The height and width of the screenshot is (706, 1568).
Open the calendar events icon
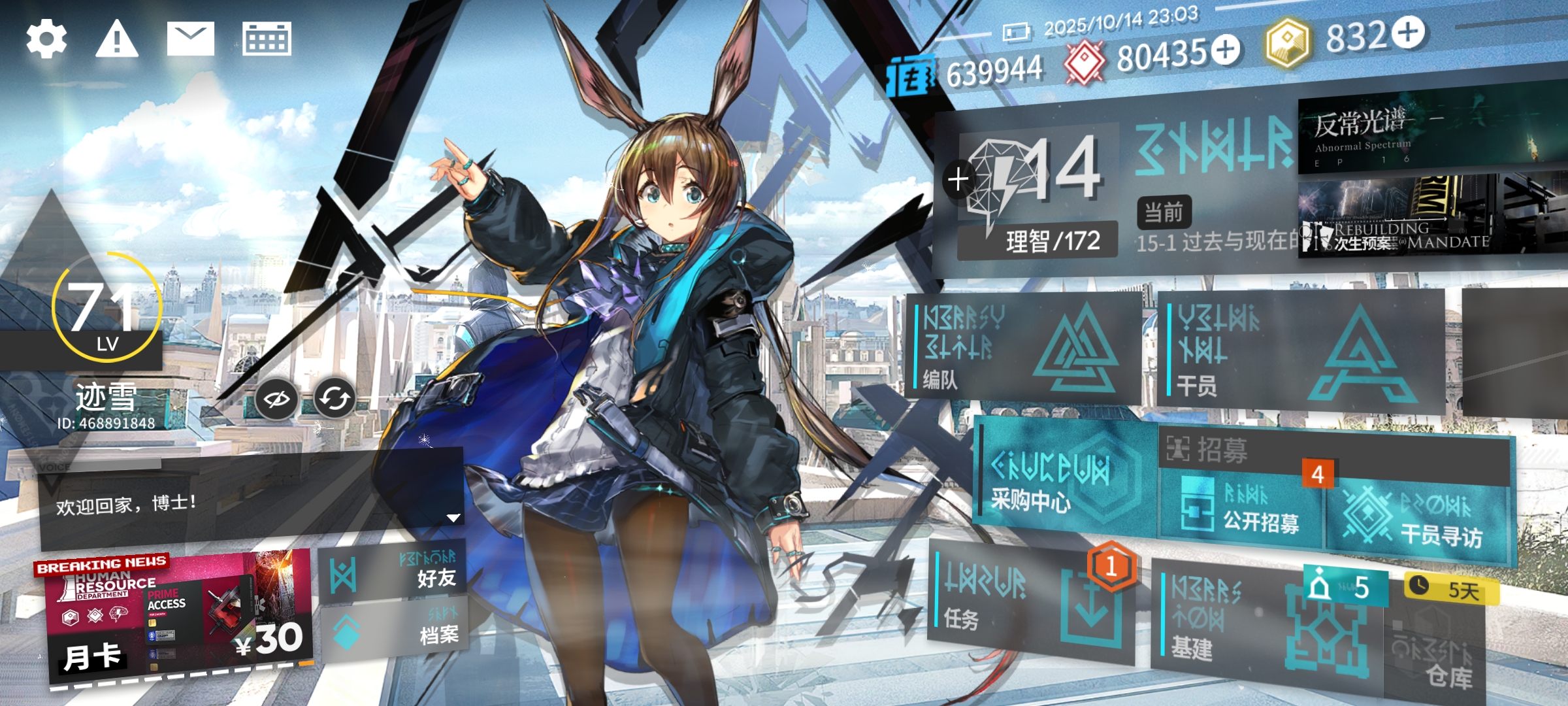[267, 39]
